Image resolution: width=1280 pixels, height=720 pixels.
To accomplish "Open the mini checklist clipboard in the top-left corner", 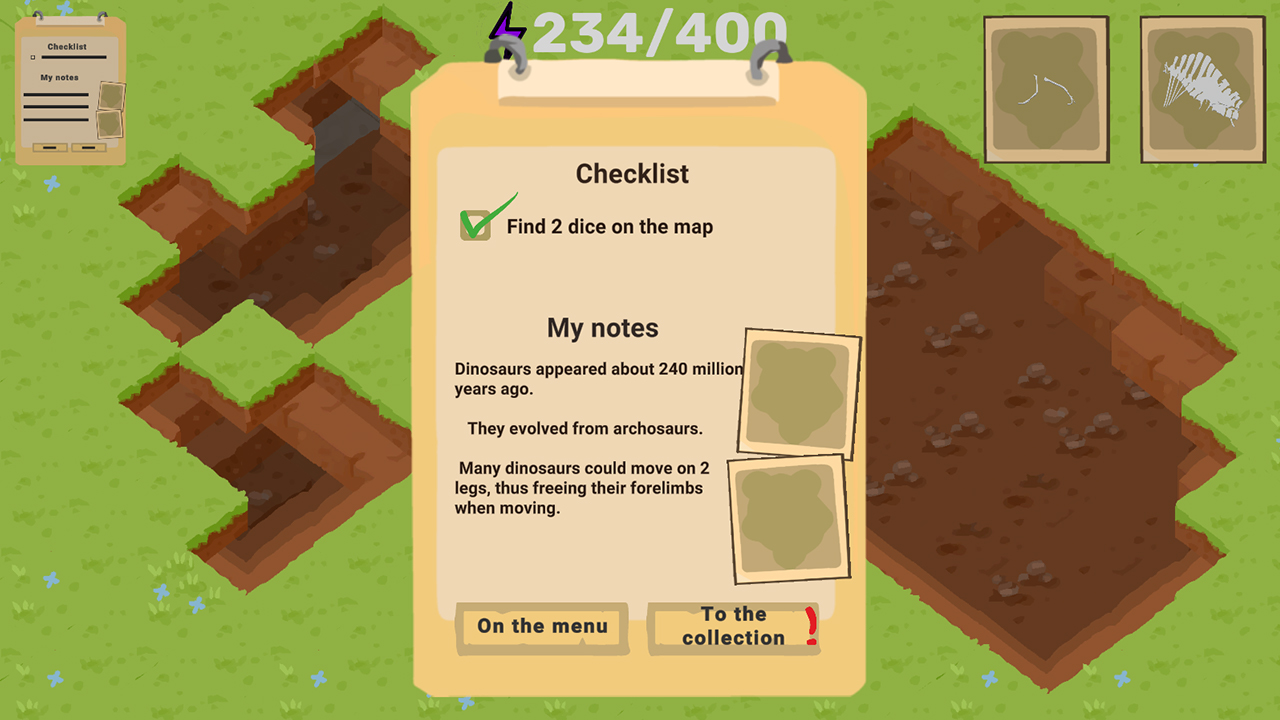I will (x=70, y=85).
